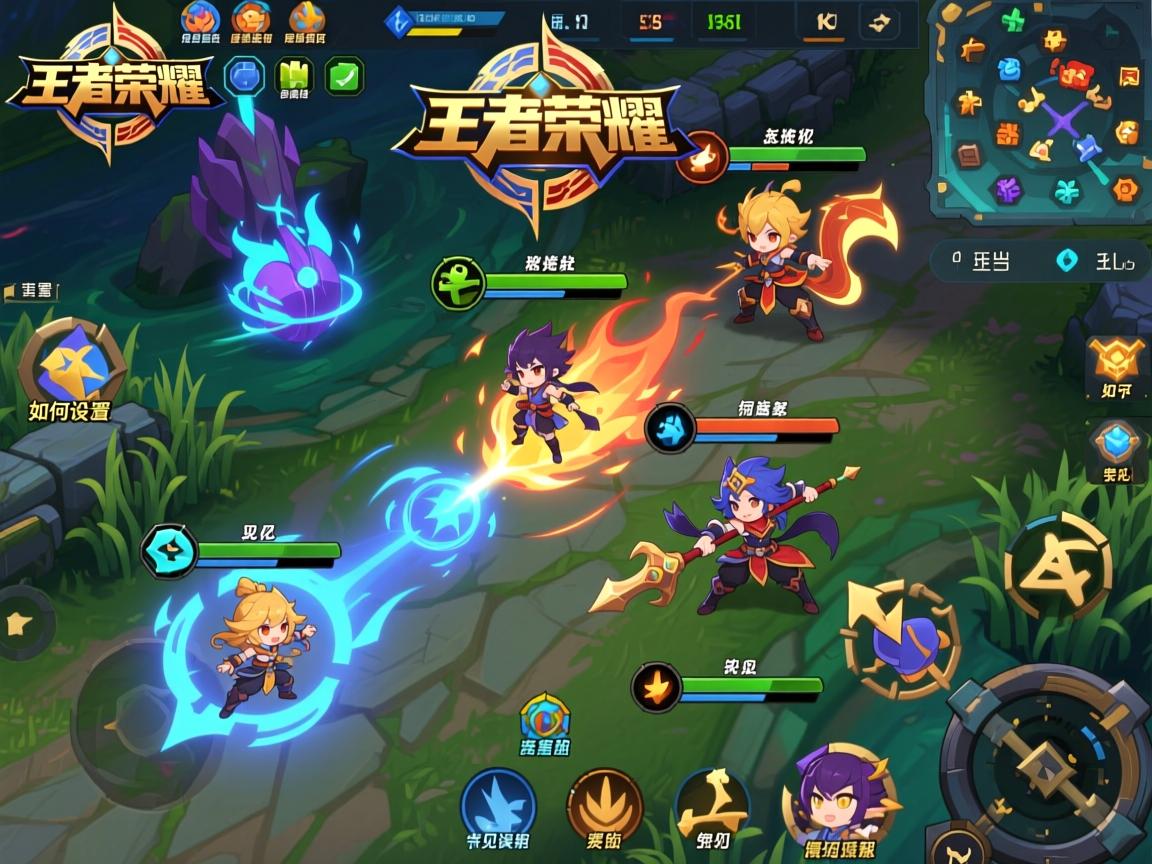Tap the large basic attack wheel button
The image size is (1152, 864).
pos(1045,765)
